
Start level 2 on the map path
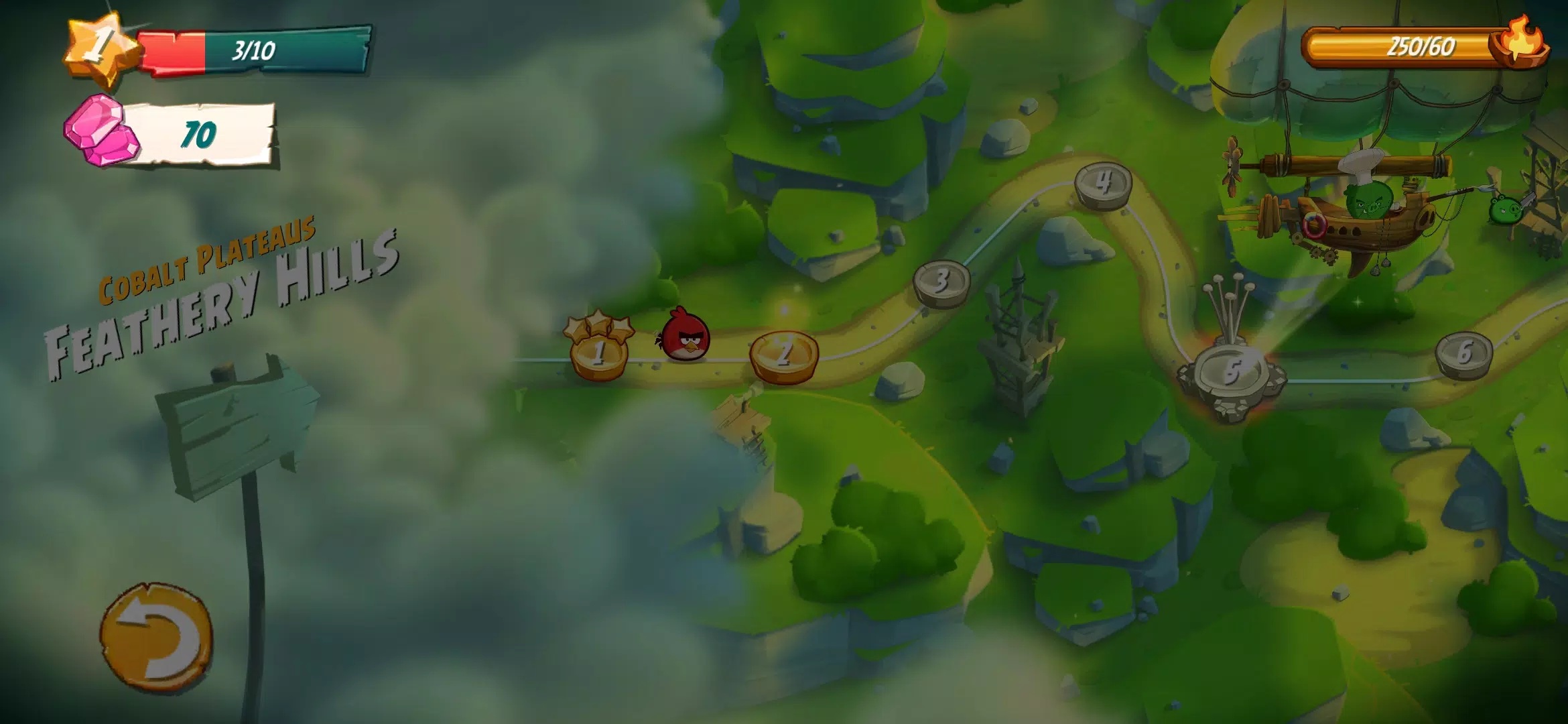click(783, 355)
